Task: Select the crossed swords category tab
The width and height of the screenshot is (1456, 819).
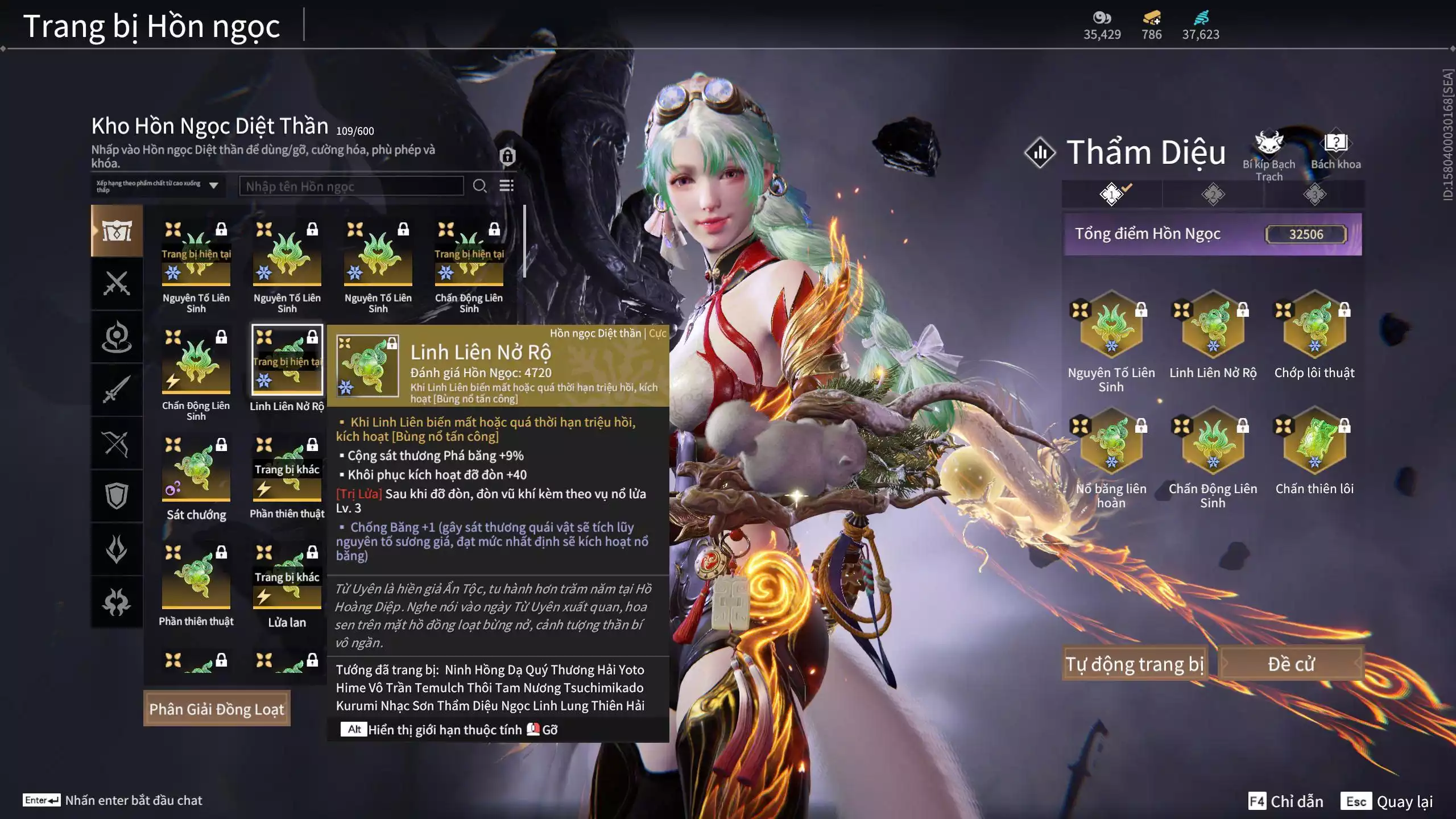Action: (x=117, y=283)
